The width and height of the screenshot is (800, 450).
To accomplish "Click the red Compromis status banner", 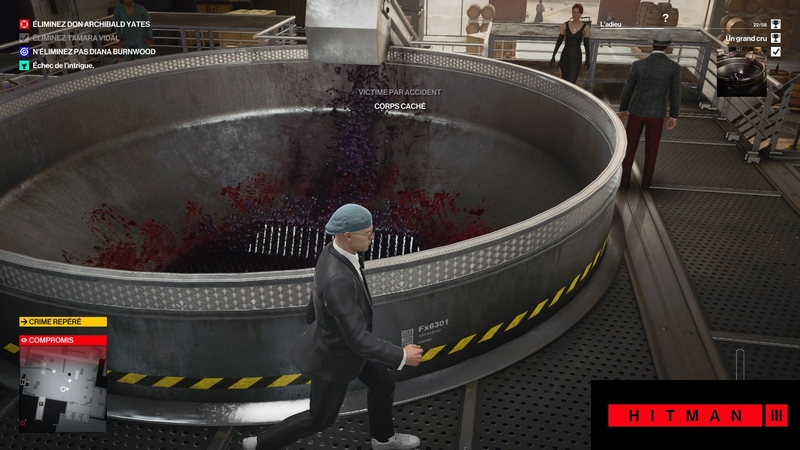I will click(x=62, y=340).
